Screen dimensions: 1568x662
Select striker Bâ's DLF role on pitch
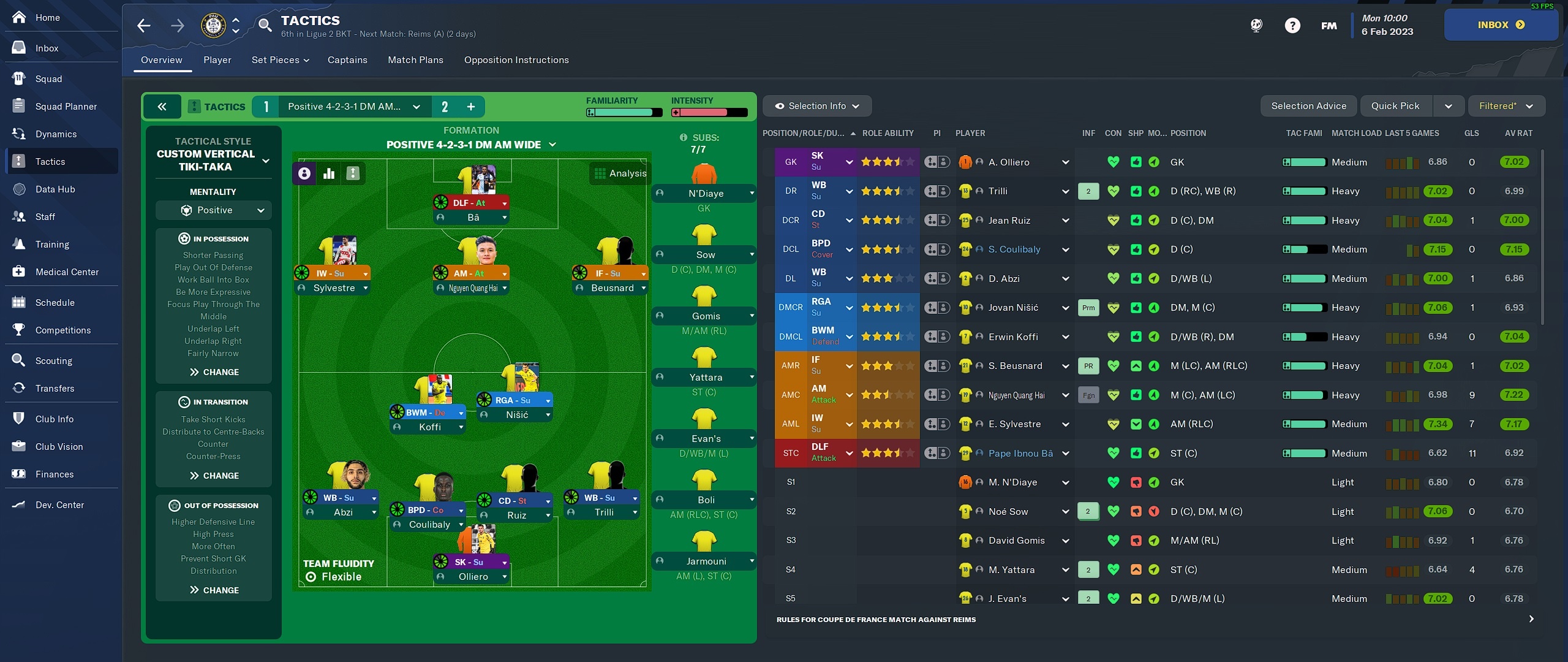click(x=470, y=203)
